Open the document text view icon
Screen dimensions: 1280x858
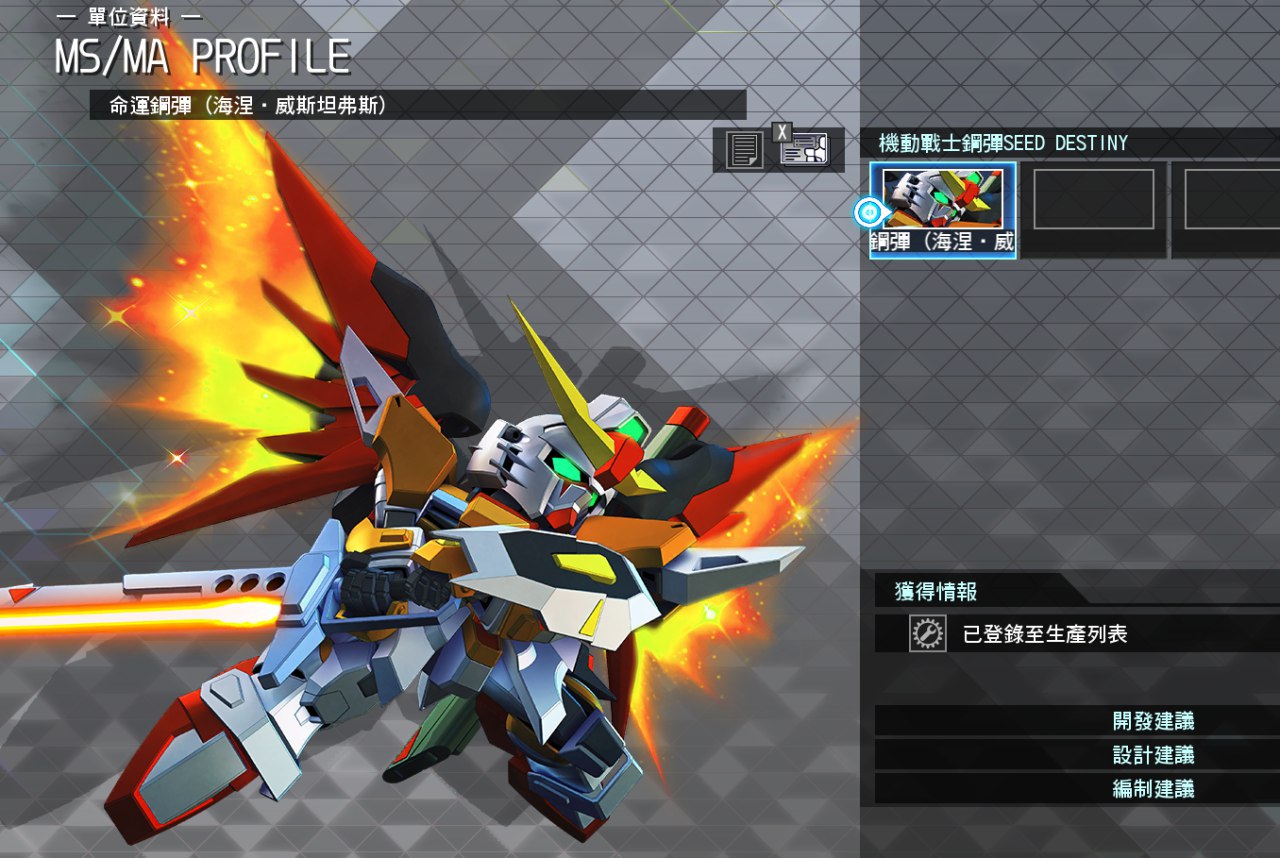743,150
